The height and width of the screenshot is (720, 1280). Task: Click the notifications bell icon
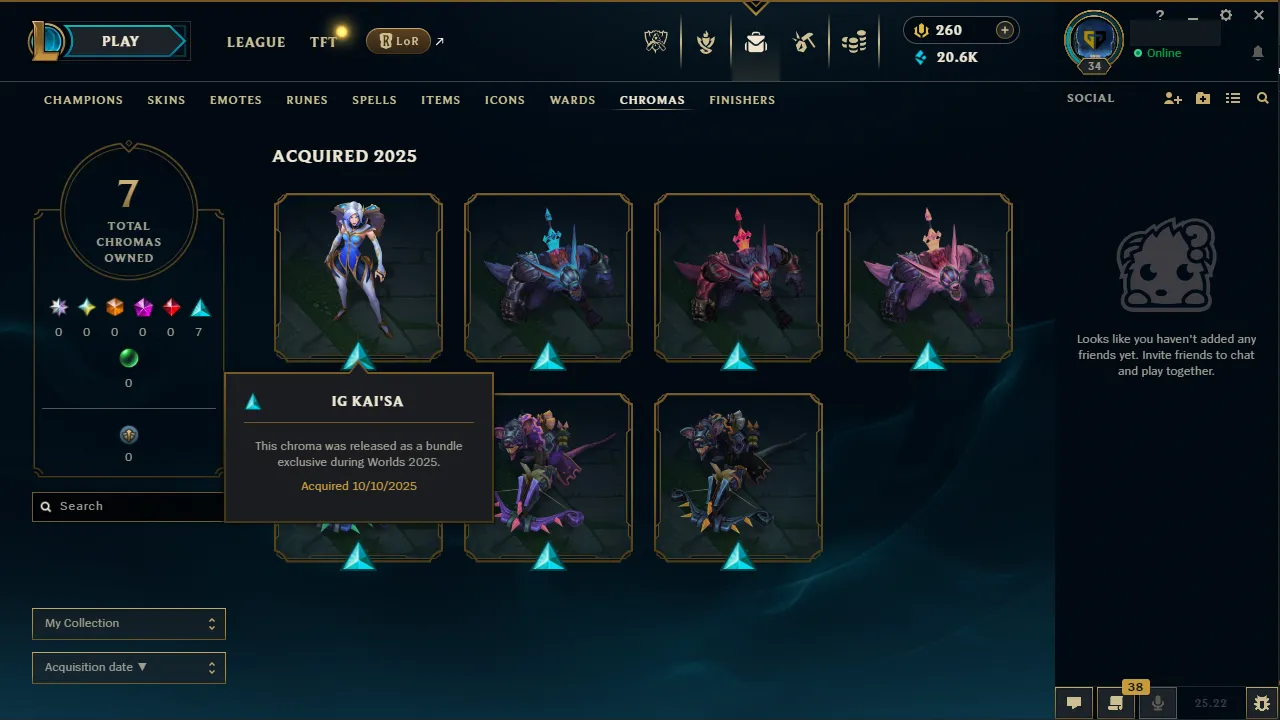pos(1258,52)
